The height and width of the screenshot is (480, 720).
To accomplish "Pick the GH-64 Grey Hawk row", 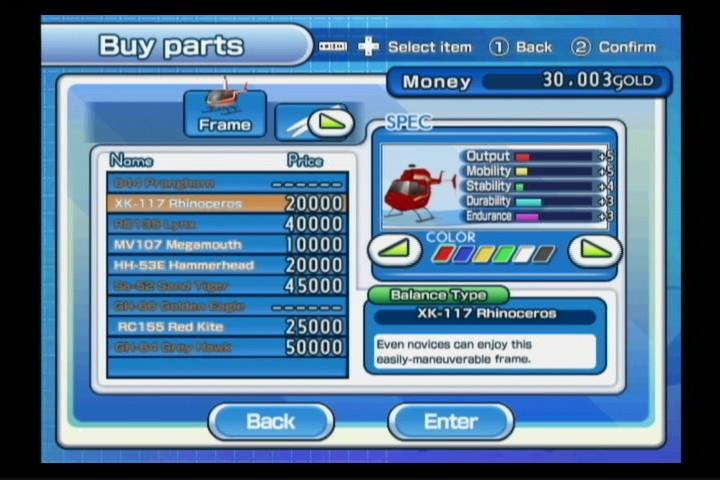I will [x=227, y=347].
